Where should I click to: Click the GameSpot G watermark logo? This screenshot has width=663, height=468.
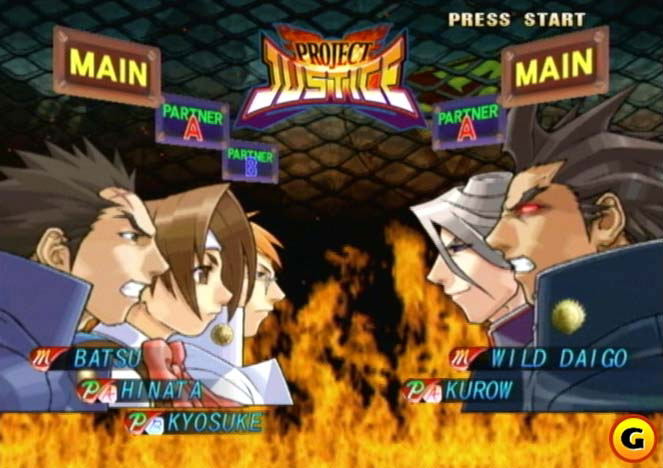[632, 437]
